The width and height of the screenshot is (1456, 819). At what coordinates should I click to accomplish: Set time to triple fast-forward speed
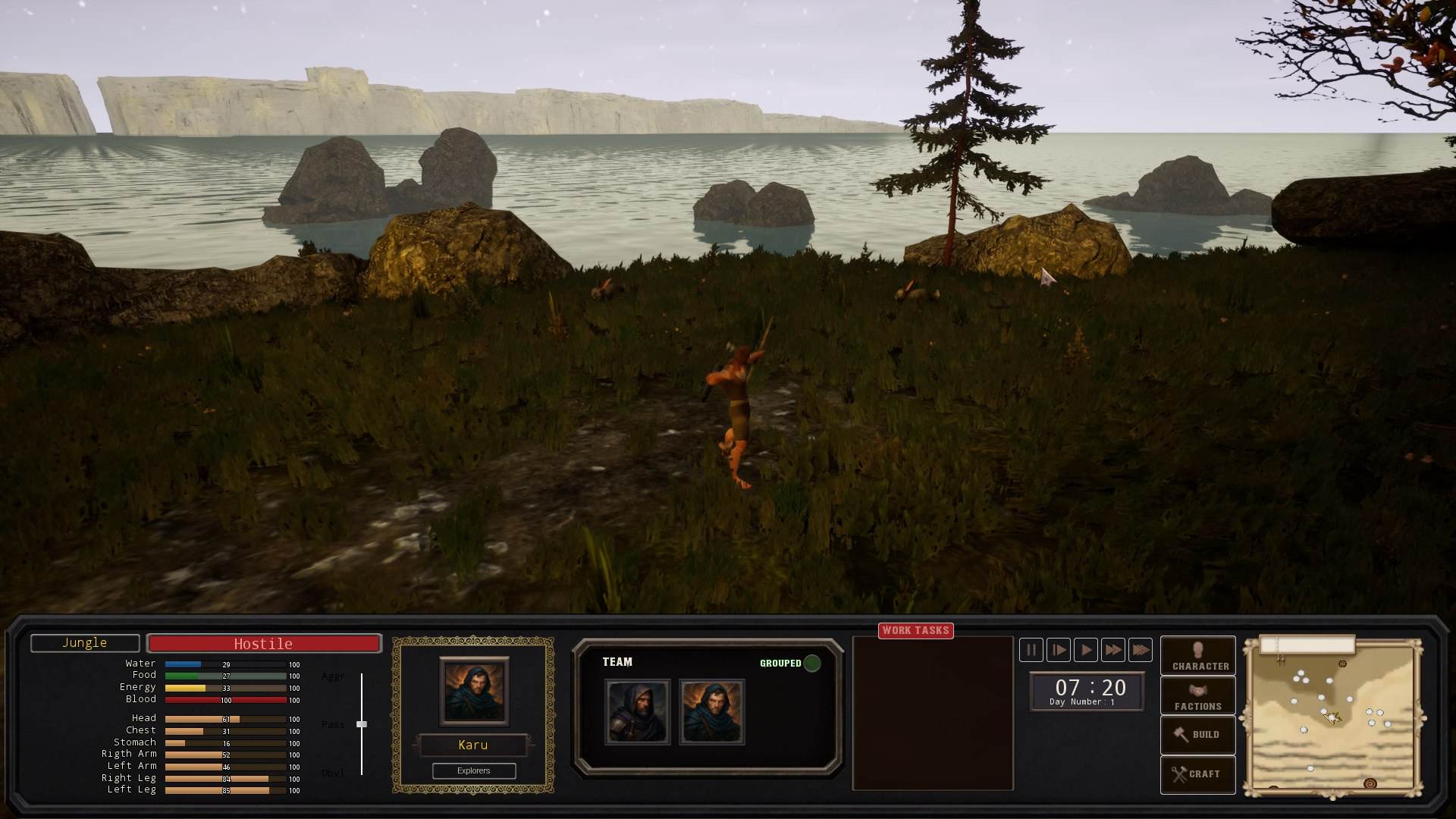[x=1141, y=650]
